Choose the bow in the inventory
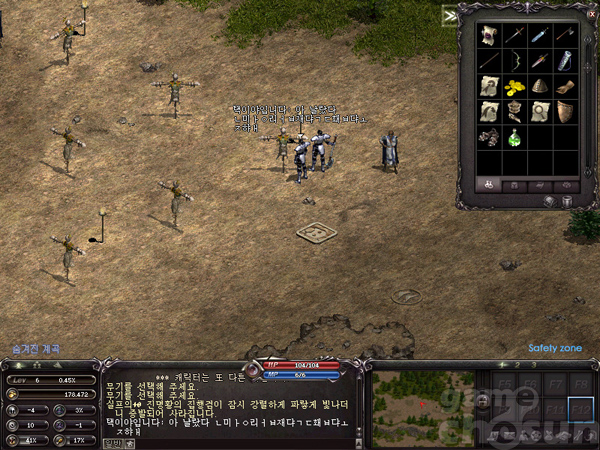This screenshot has height=450, width=600. tap(515, 60)
